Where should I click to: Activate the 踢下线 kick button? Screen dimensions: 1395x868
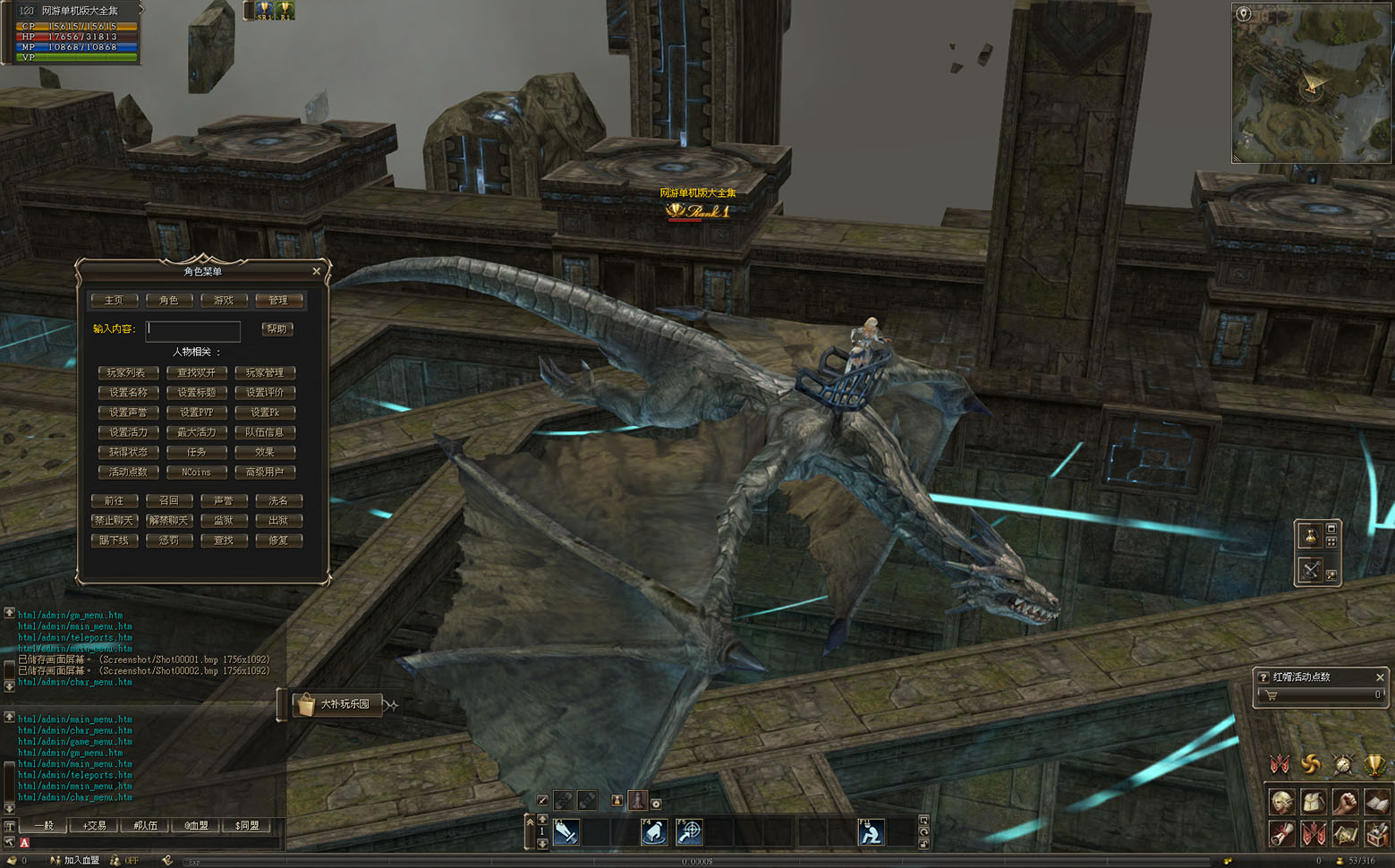[x=115, y=540]
